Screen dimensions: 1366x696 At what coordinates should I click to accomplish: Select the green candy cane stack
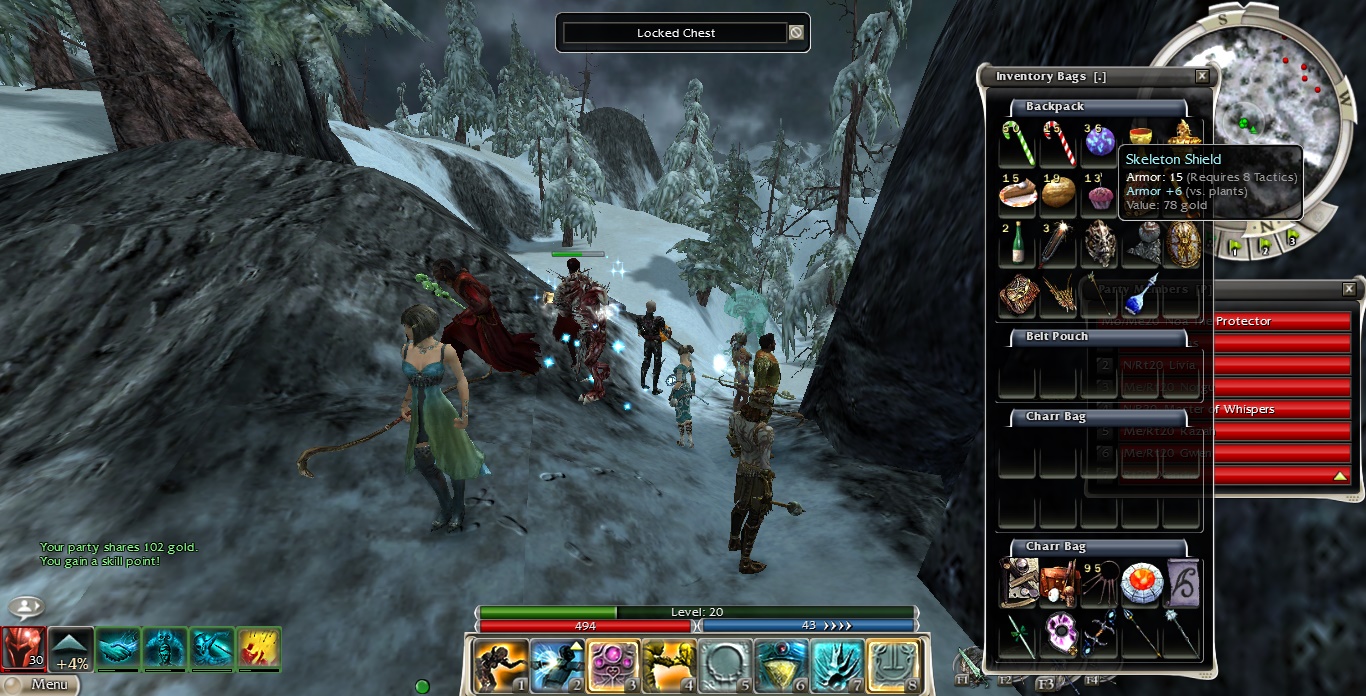(x=1017, y=143)
